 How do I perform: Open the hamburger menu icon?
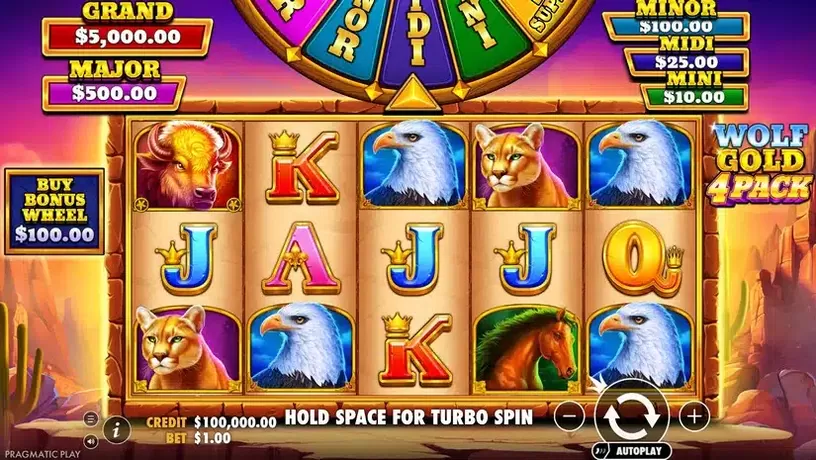coord(90,418)
